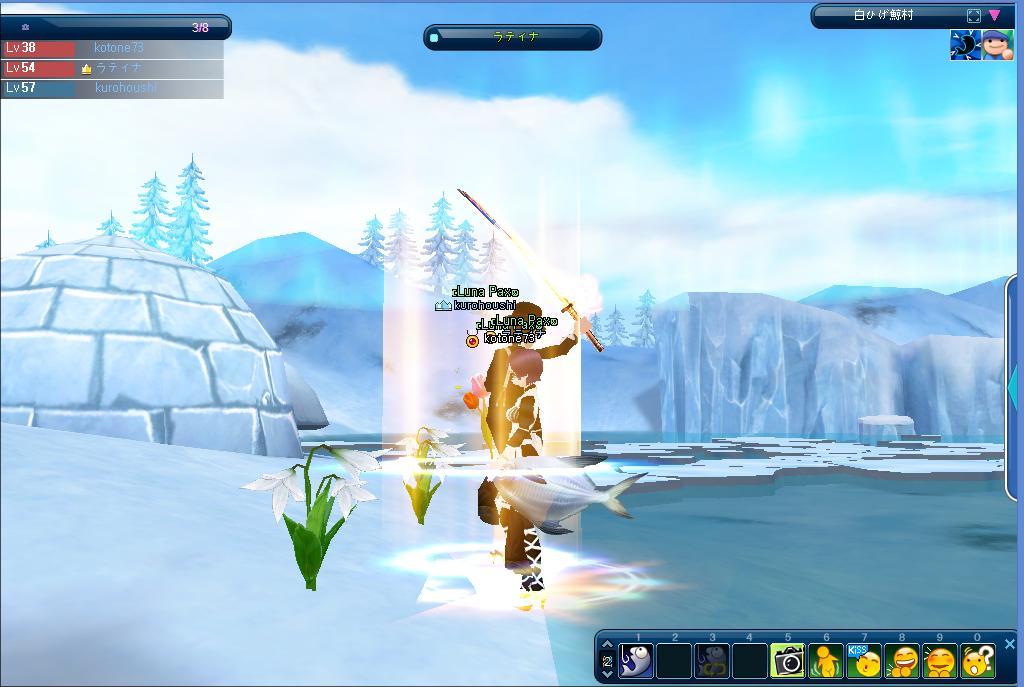Close the hotbar with the X

pos(1009,644)
